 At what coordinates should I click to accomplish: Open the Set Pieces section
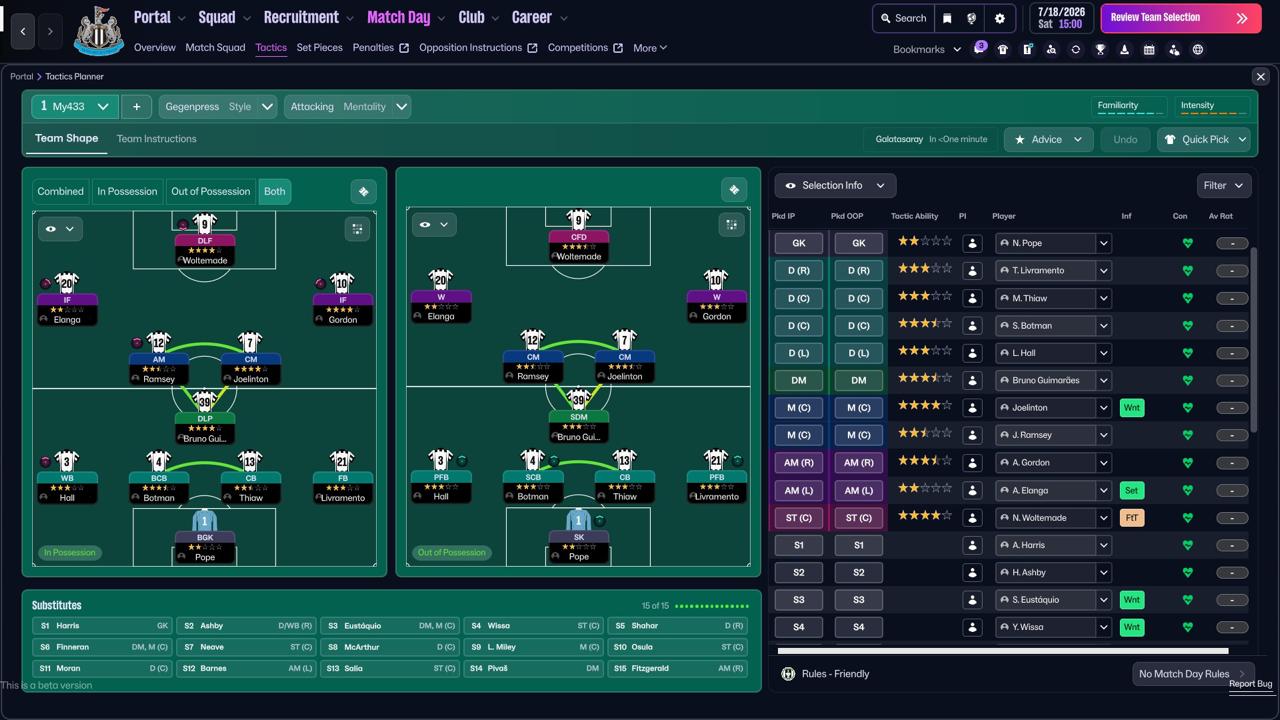pyautogui.click(x=319, y=48)
